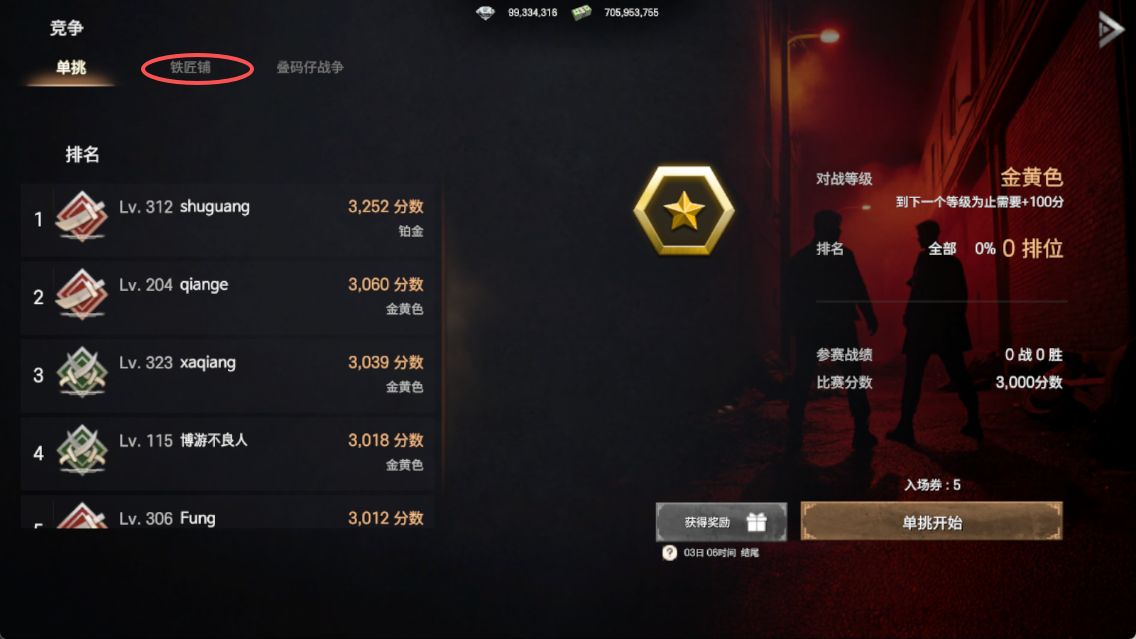Select the 叠码仔战争 tab
Viewport: 1136px width, 639px height.
coord(310,68)
